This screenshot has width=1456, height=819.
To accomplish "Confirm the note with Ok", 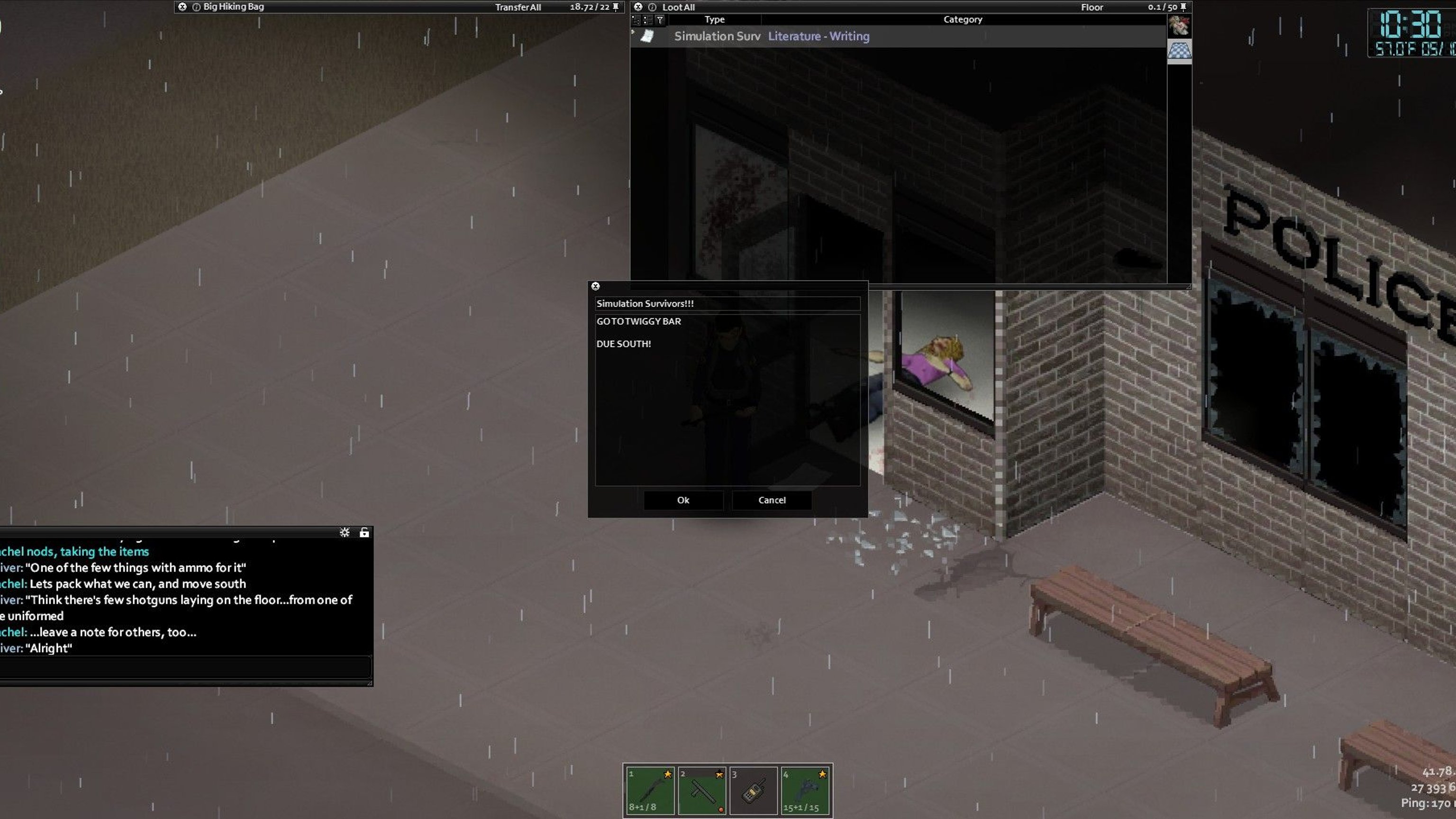I will tap(683, 500).
